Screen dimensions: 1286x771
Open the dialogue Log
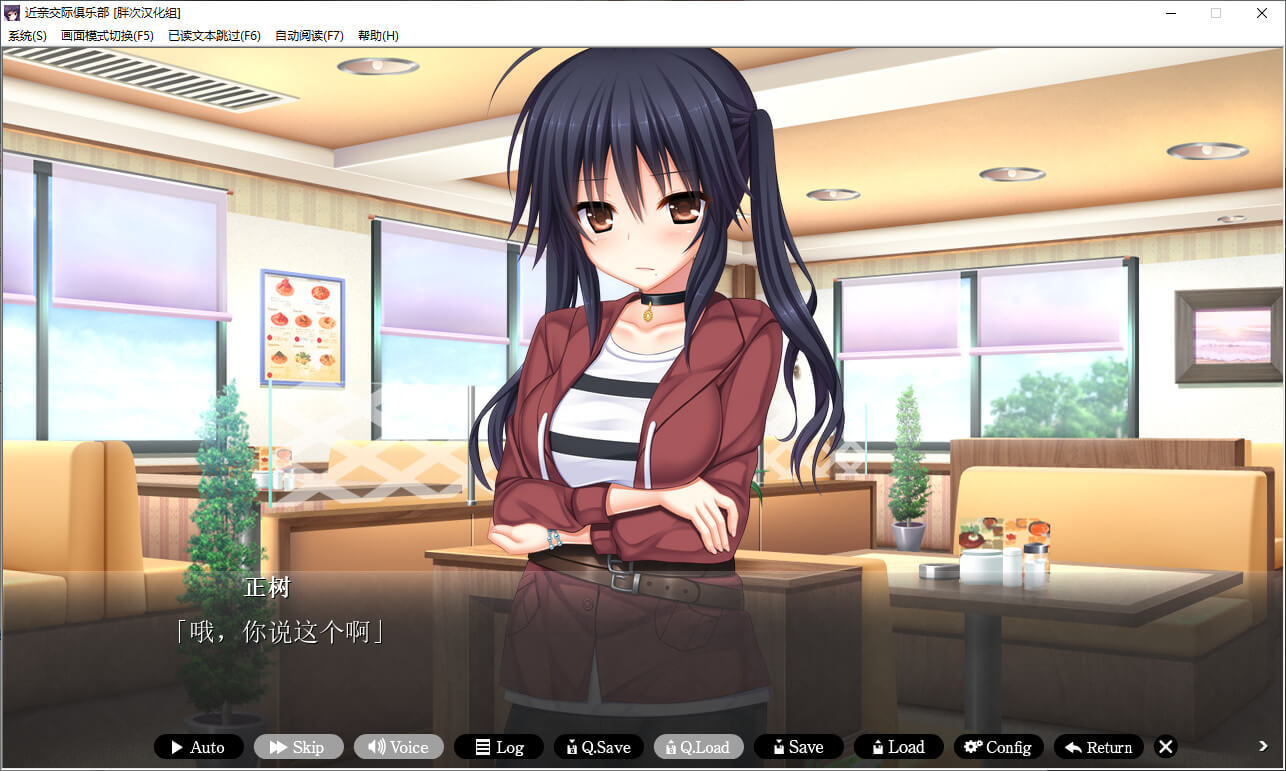pos(498,747)
